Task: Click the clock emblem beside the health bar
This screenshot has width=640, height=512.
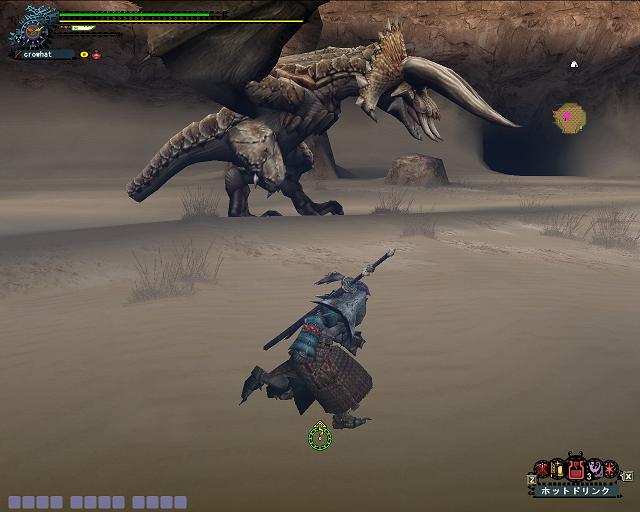Action: [x=32, y=30]
